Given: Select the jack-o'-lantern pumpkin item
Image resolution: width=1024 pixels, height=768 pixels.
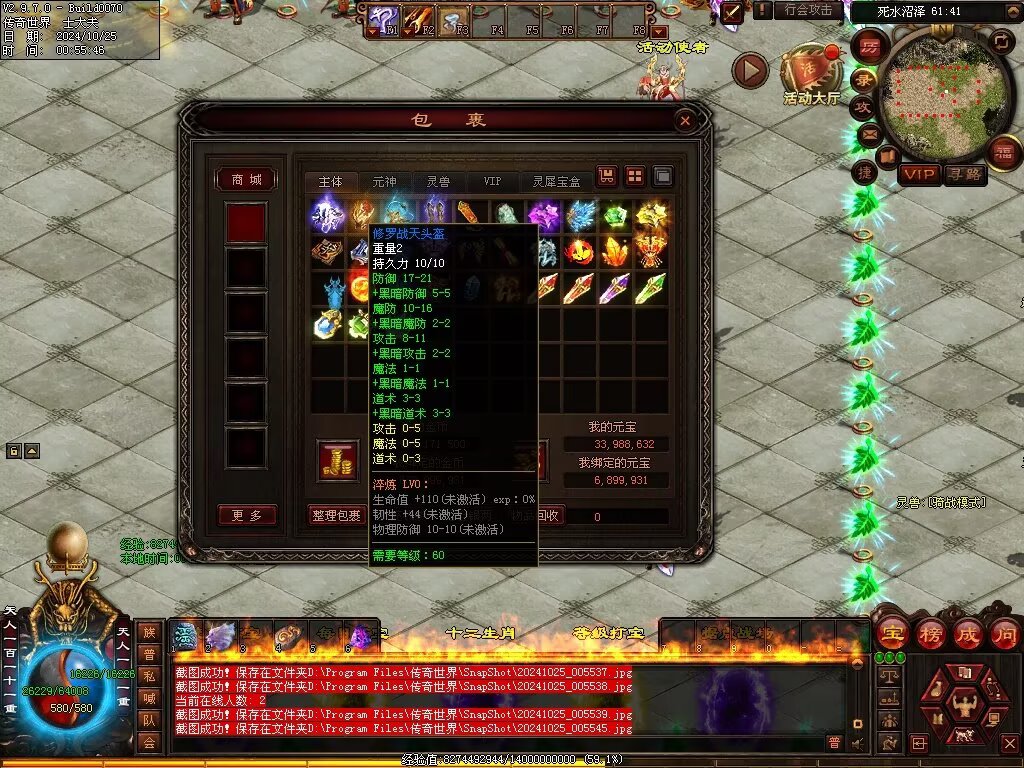Looking at the screenshot, I should [580, 251].
